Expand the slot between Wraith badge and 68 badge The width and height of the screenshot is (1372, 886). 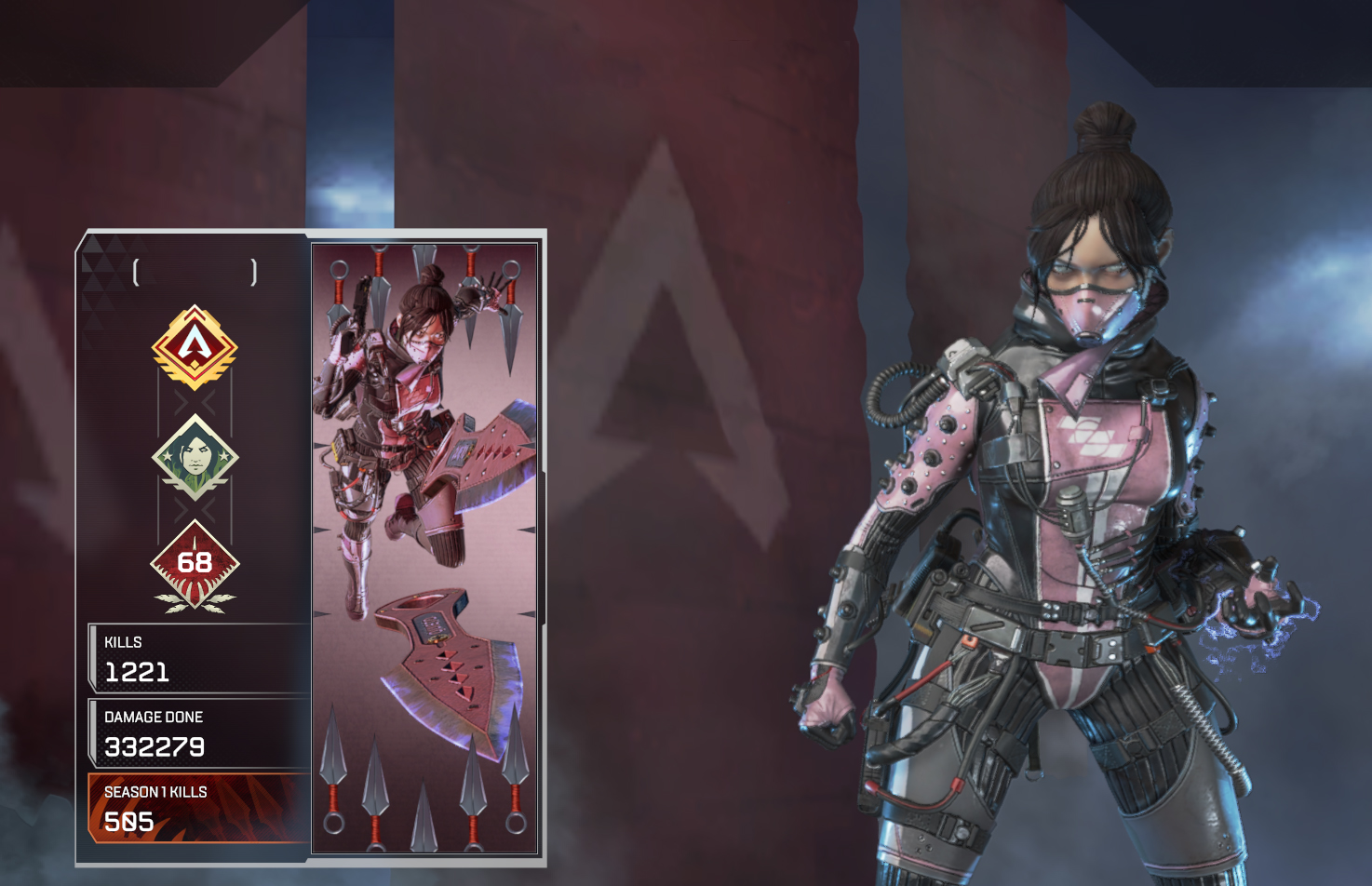point(196,510)
